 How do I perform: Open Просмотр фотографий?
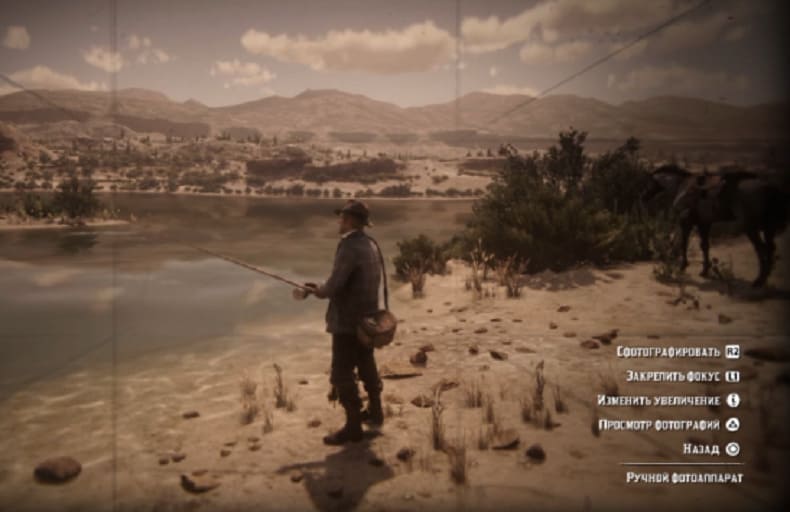[660, 425]
